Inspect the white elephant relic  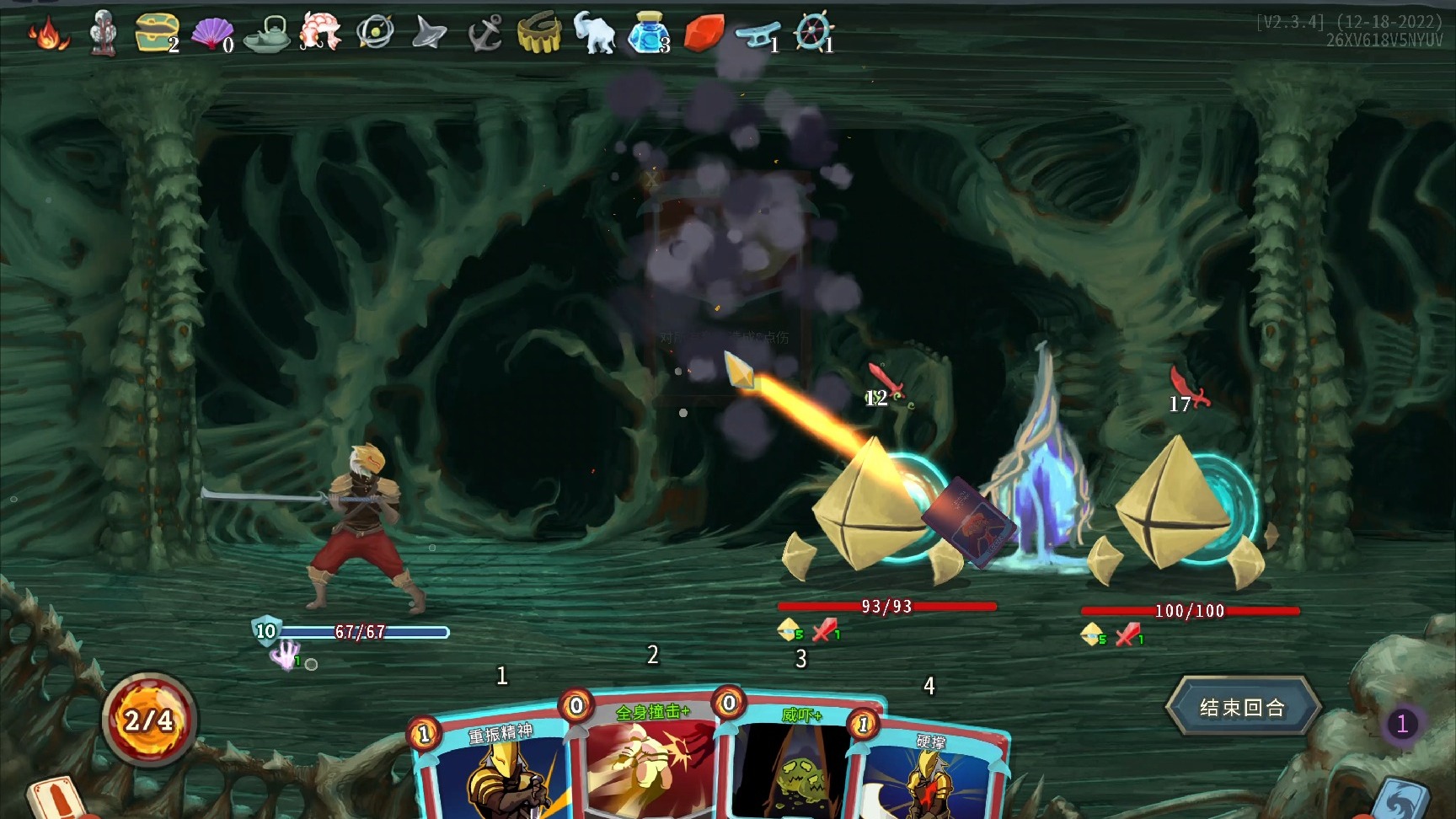click(594, 33)
